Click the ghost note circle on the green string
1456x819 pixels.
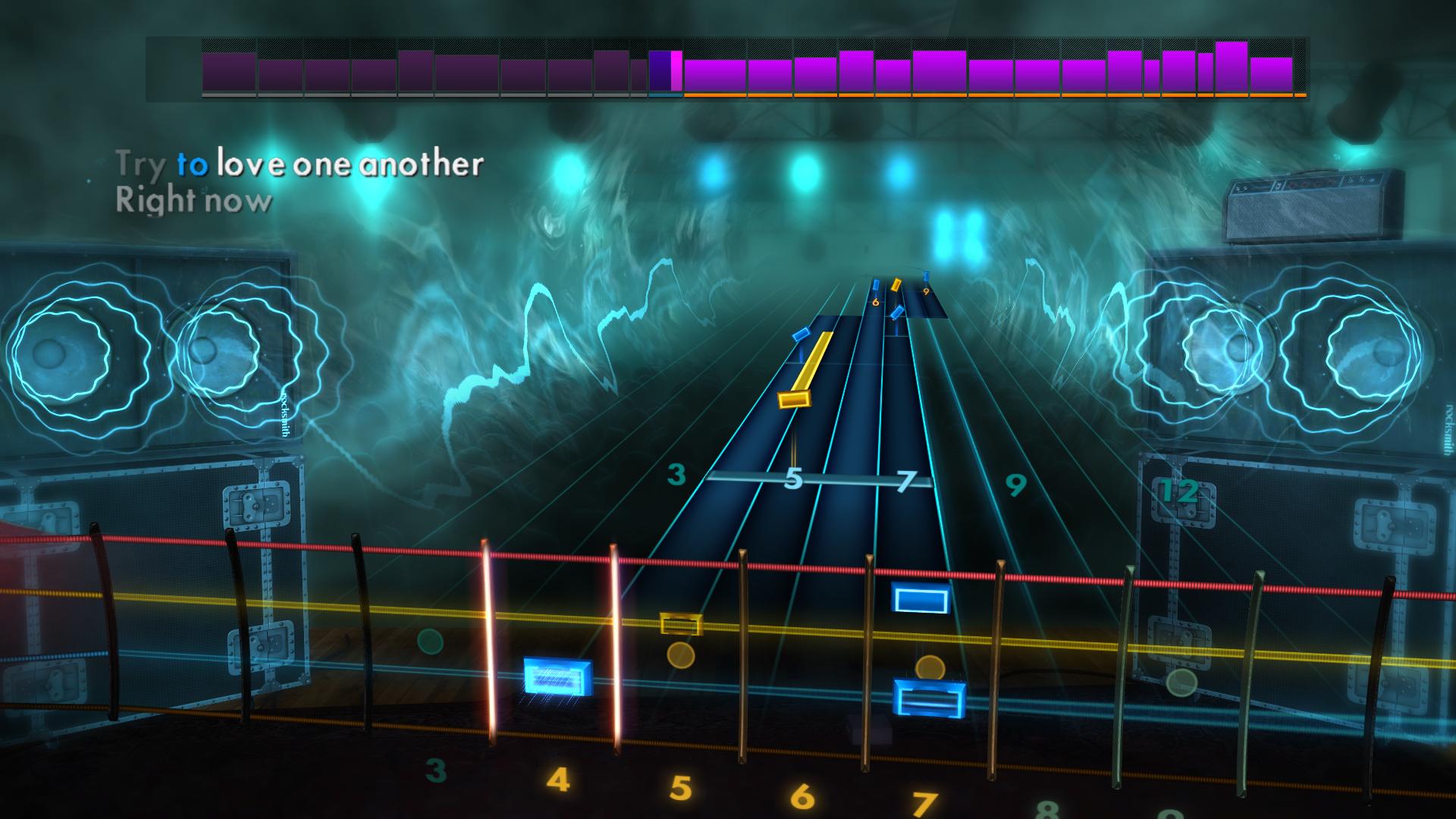[430, 641]
